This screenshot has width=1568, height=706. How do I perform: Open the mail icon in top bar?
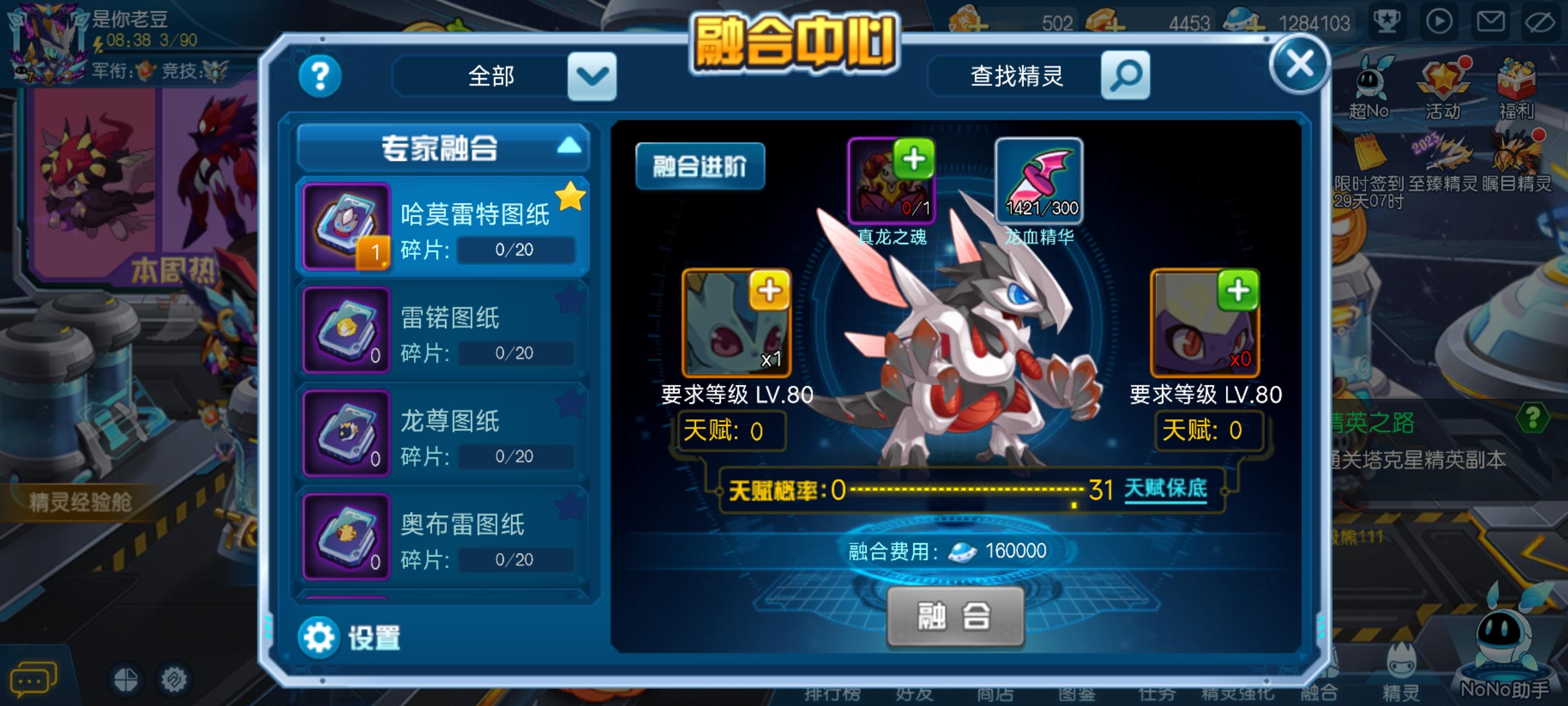[1492, 23]
